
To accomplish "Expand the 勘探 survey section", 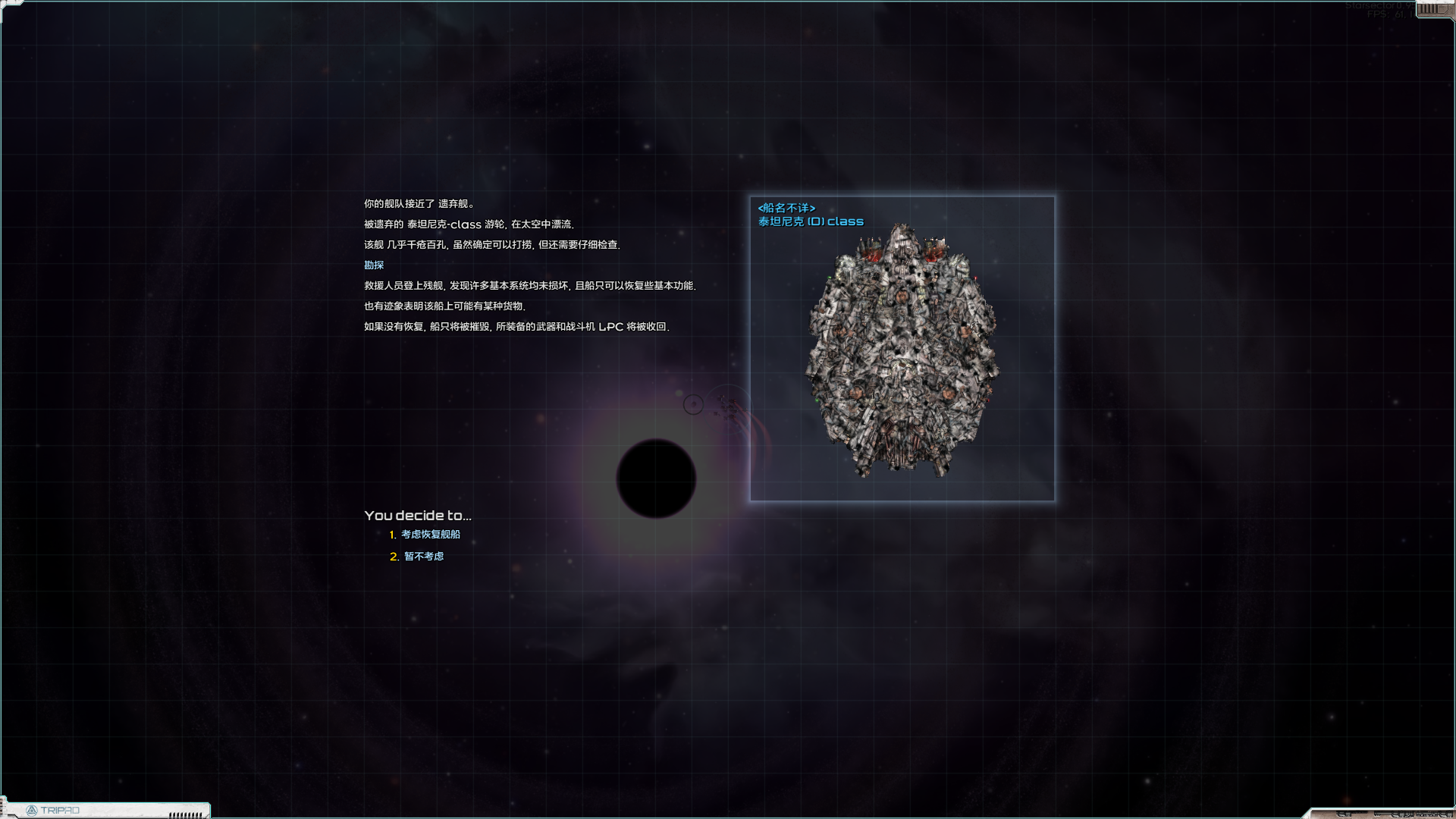I will pyautogui.click(x=374, y=265).
